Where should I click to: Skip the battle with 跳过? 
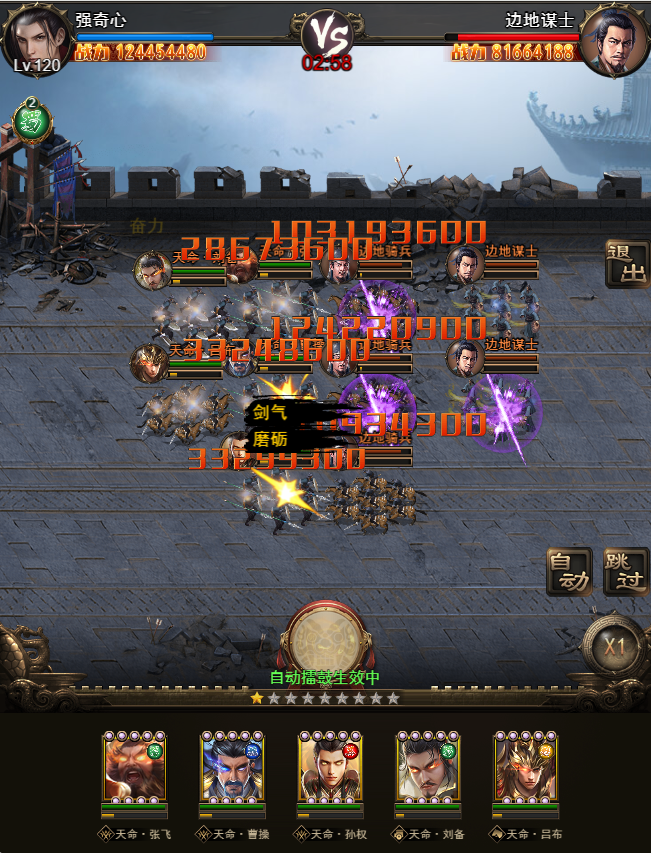click(626, 571)
